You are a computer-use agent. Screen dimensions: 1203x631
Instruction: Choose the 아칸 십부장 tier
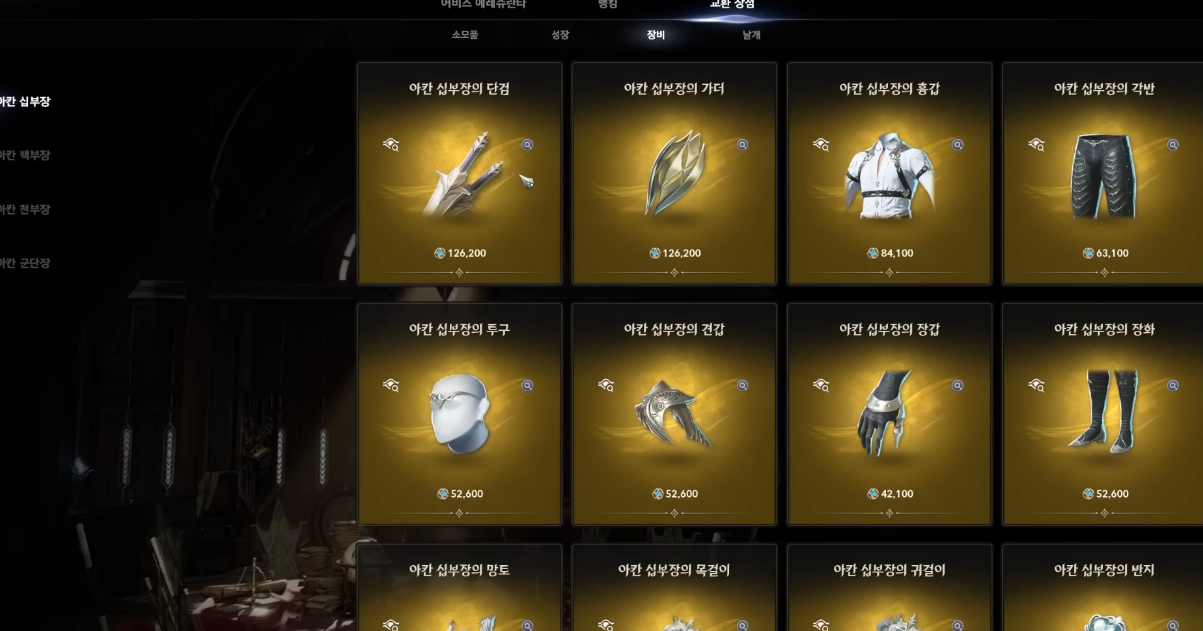tap(25, 102)
